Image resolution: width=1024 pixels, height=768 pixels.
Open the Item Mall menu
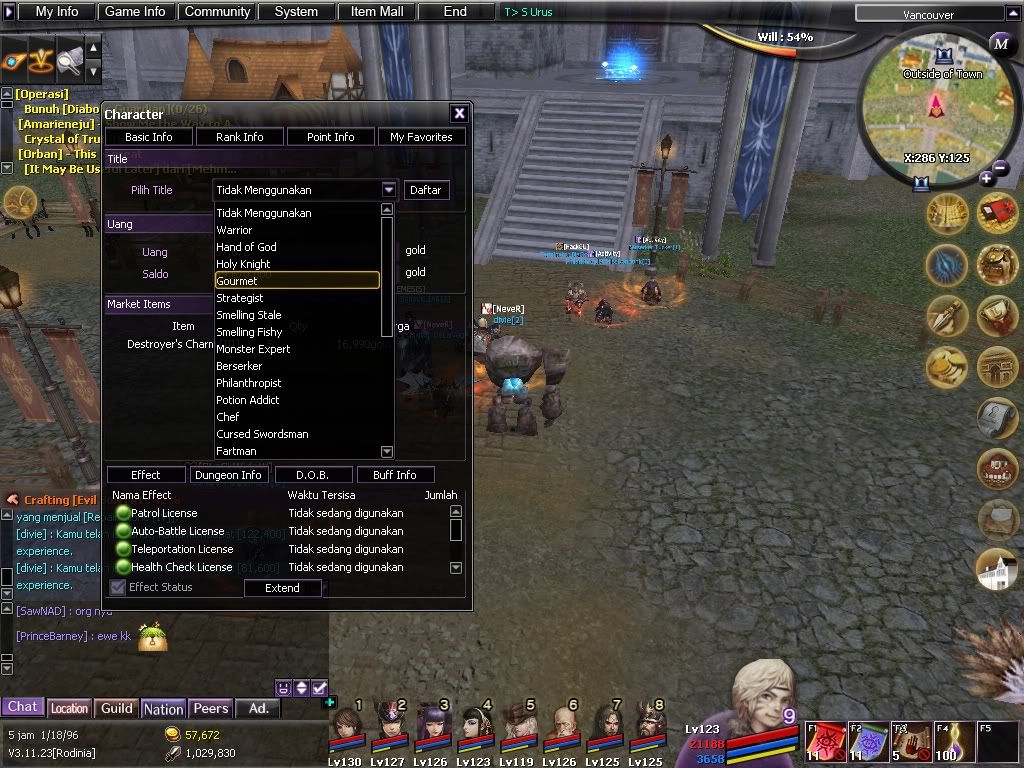377,12
